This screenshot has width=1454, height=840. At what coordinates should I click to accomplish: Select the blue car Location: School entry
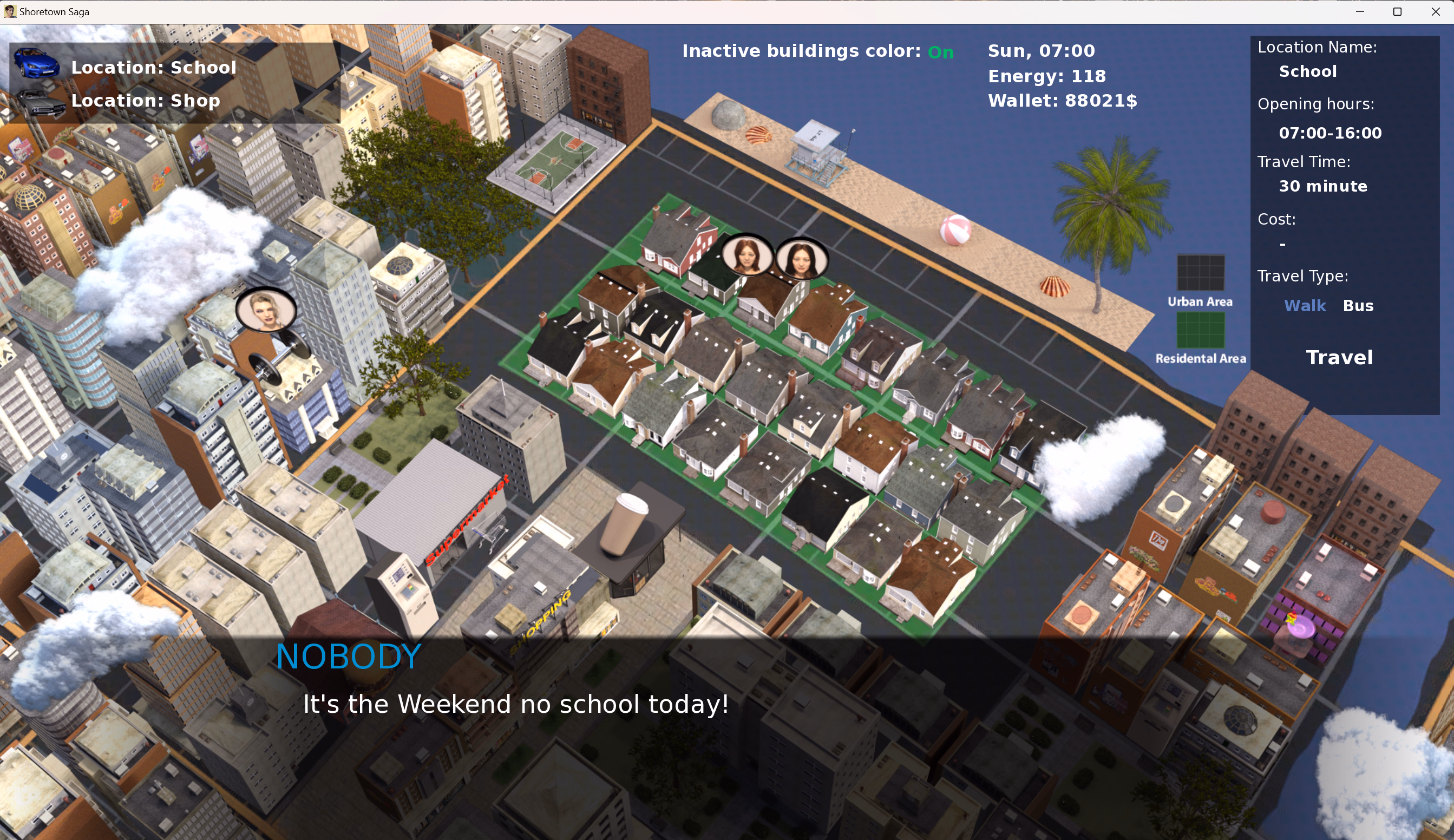pyautogui.click(x=153, y=68)
